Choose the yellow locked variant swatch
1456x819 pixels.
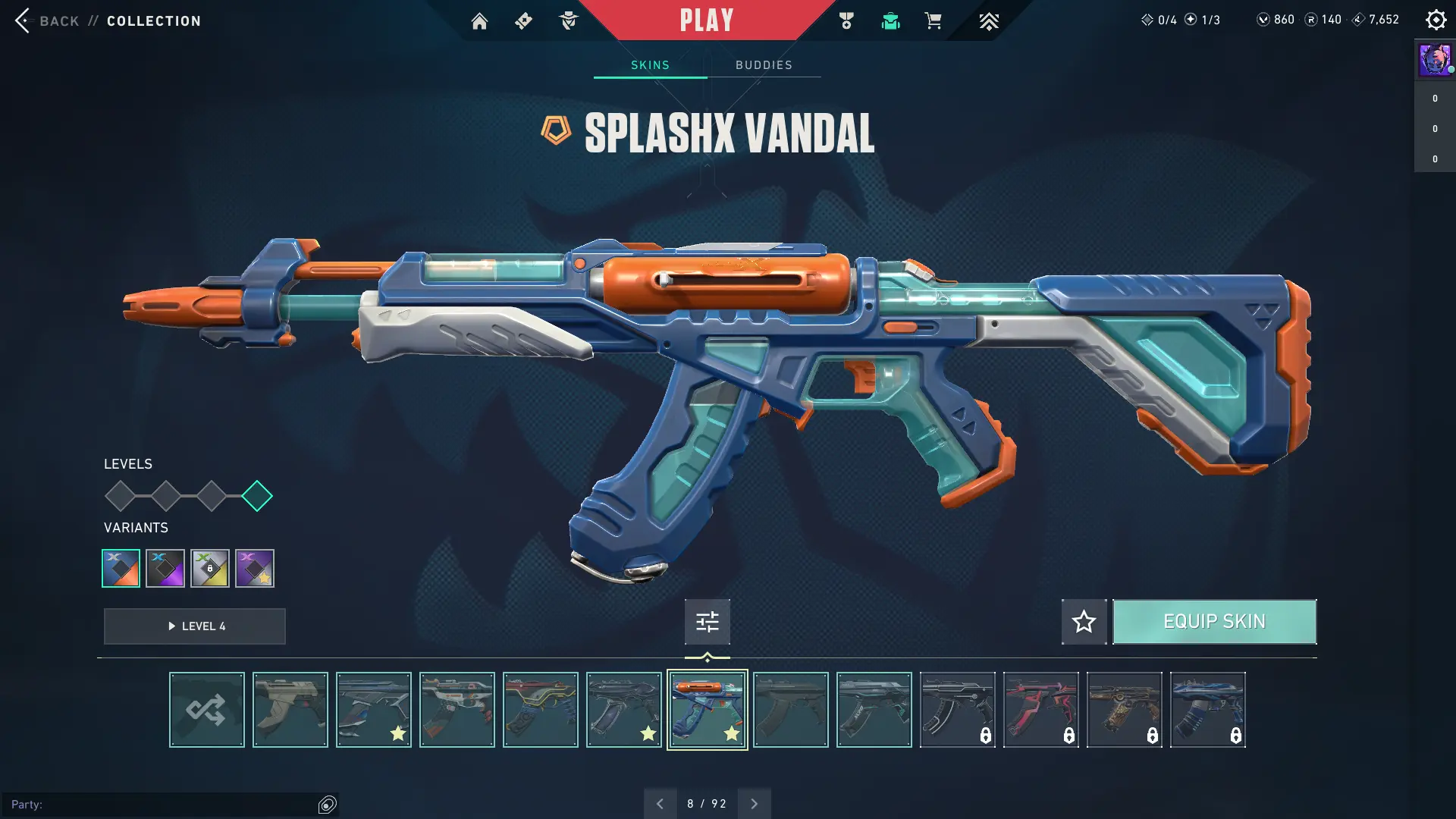pyautogui.click(x=210, y=568)
